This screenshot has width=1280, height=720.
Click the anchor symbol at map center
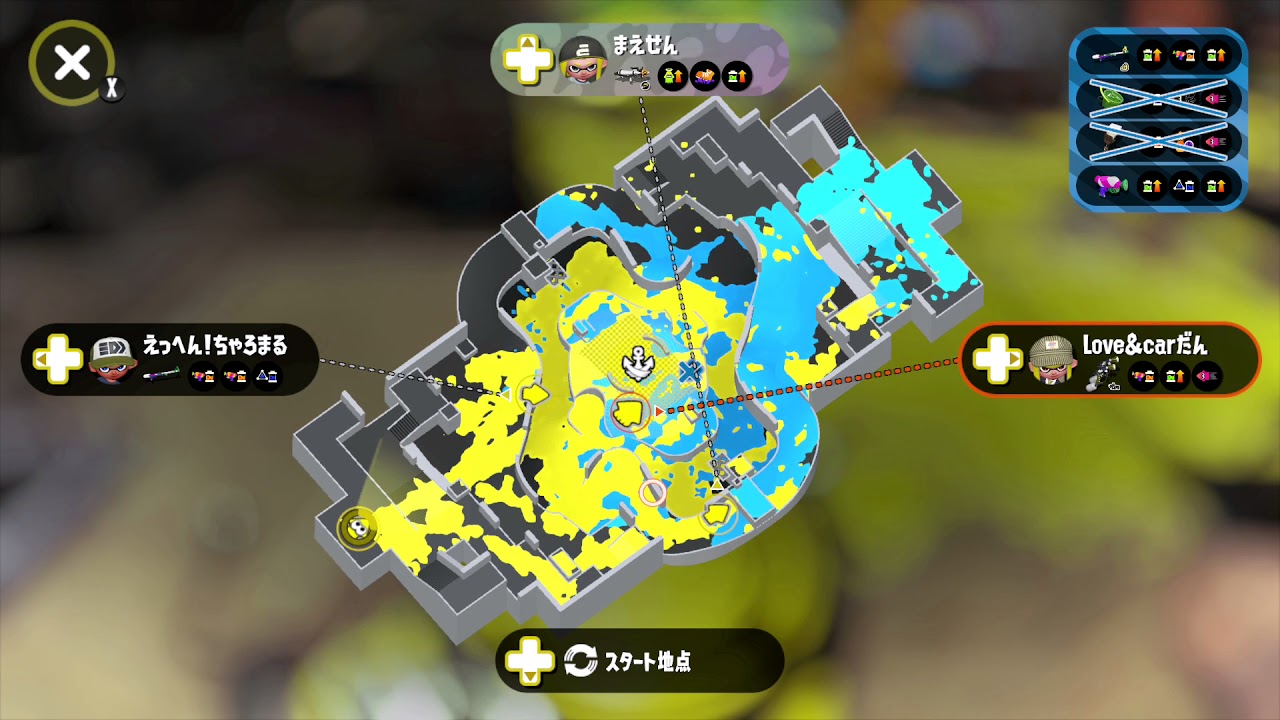point(637,362)
